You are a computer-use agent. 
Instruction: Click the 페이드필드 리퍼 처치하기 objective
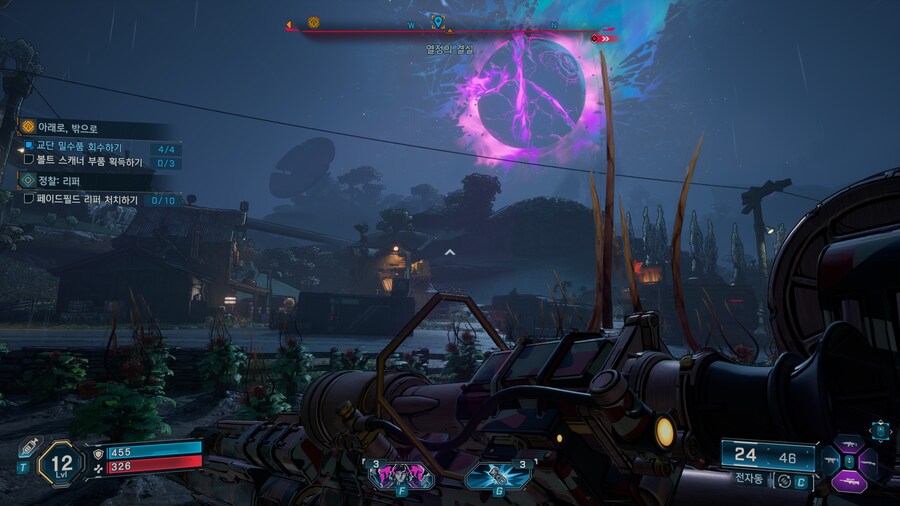tap(88, 199)
